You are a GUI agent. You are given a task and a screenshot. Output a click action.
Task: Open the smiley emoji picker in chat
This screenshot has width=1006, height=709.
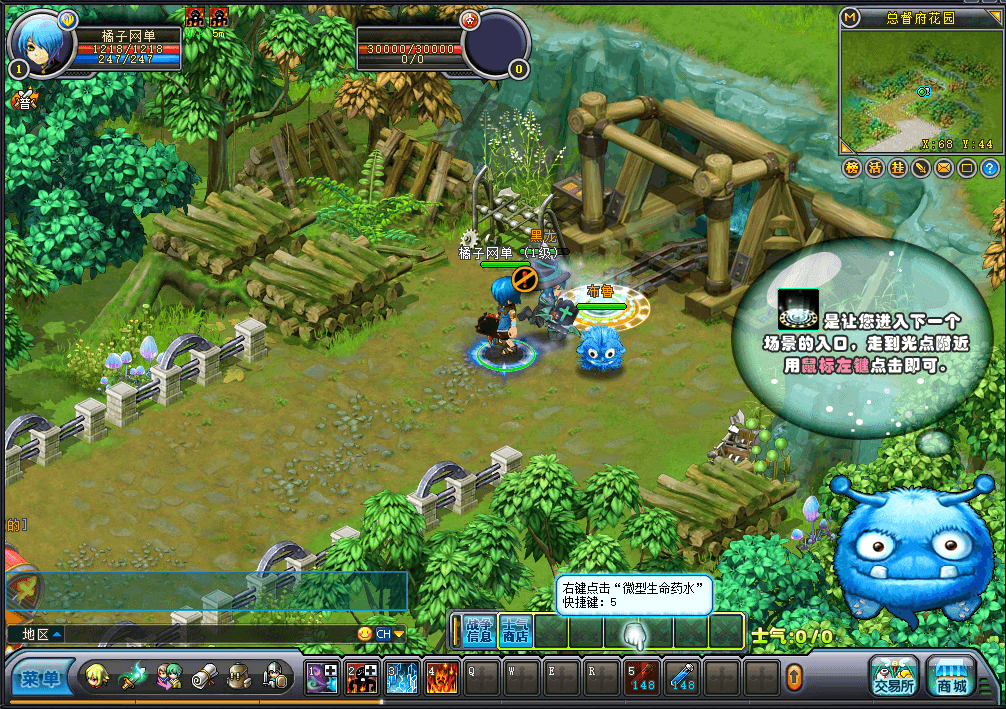[365, 634]
